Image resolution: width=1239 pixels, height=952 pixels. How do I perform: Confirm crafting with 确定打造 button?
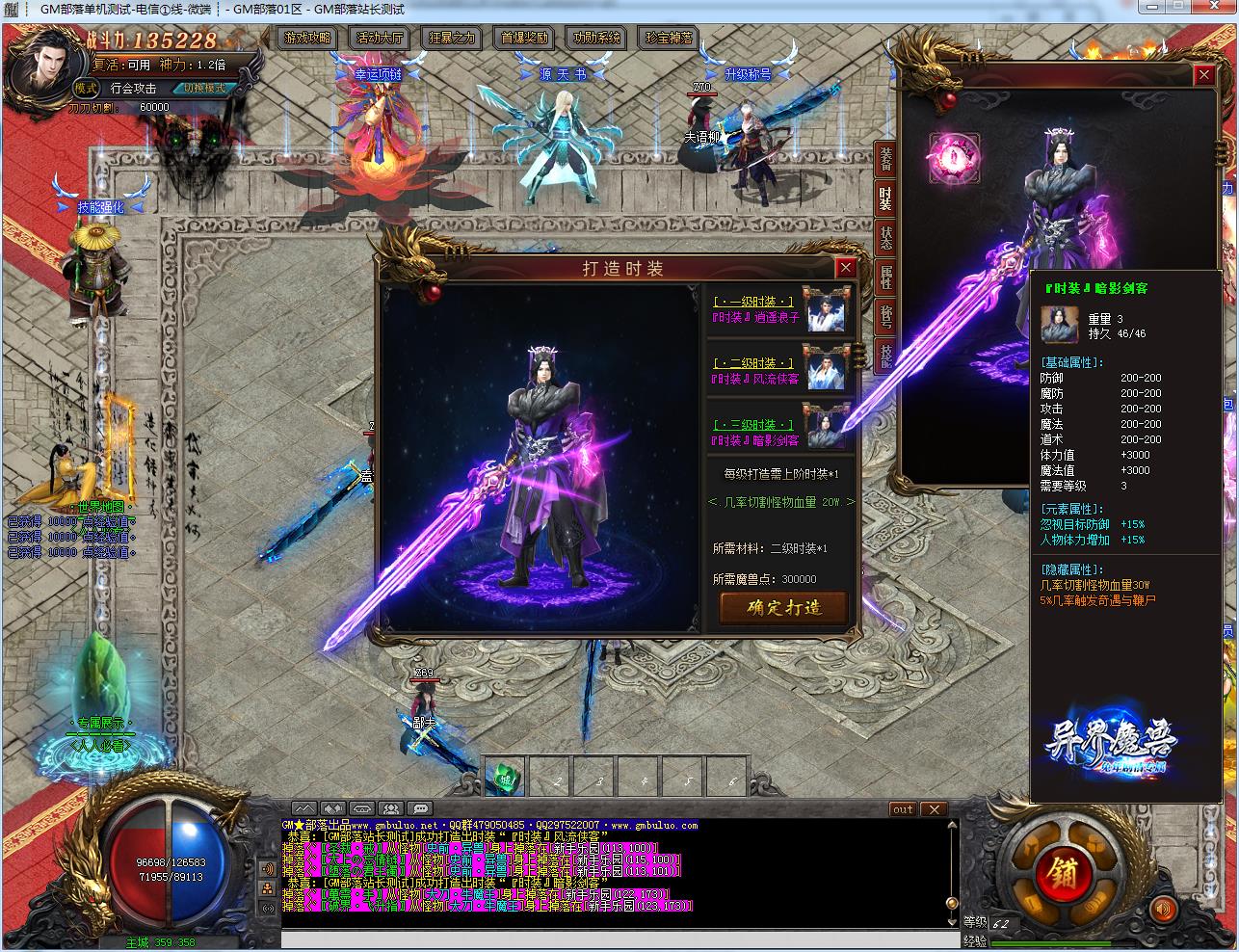(783, 607)
